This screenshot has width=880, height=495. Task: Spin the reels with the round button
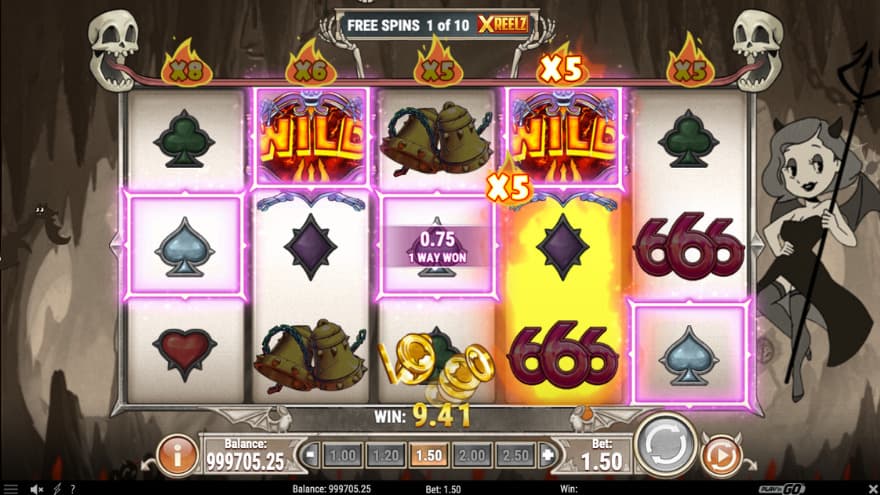point(665,443)
